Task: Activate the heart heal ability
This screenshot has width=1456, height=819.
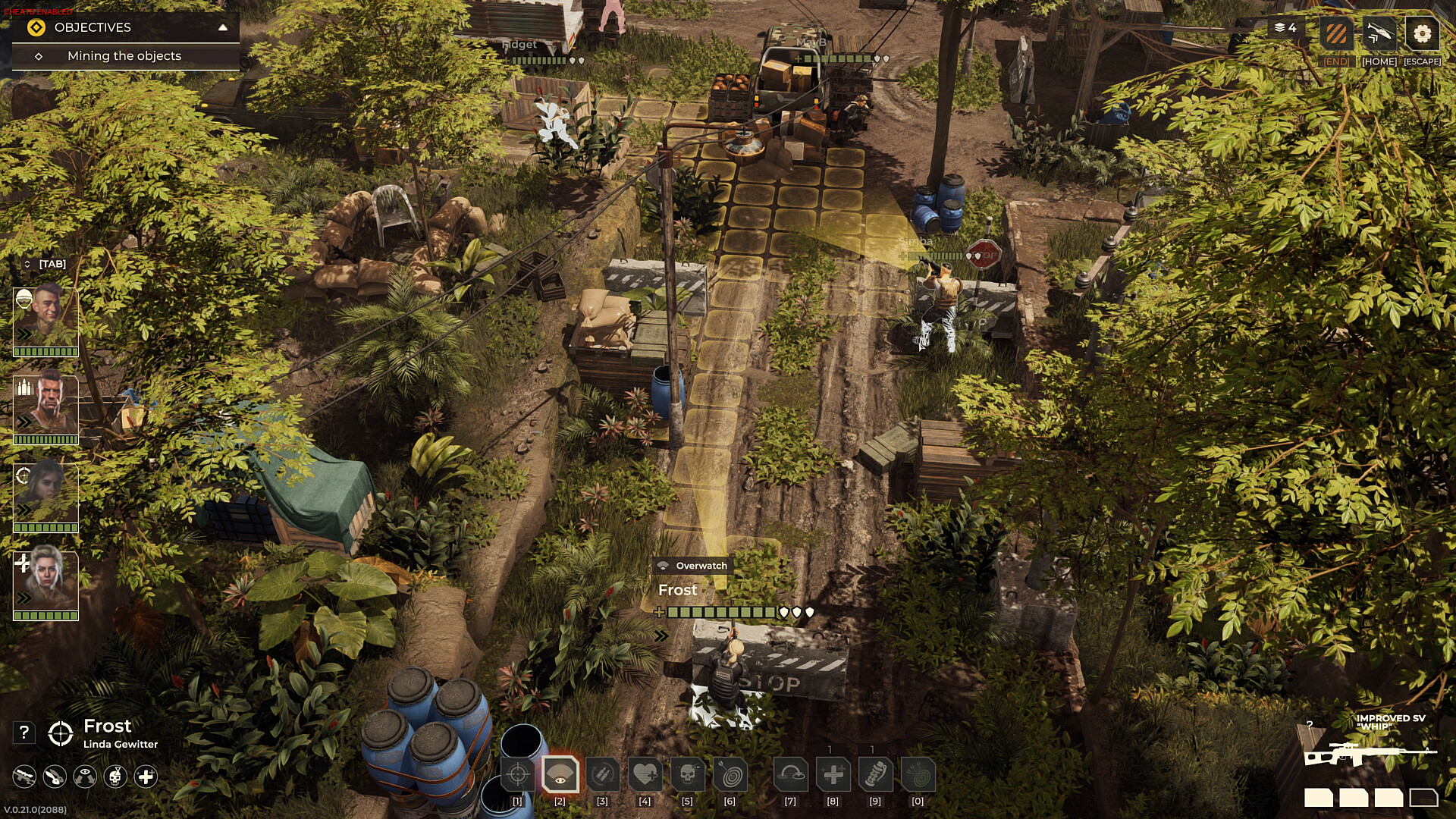Action: click(645, 775)
